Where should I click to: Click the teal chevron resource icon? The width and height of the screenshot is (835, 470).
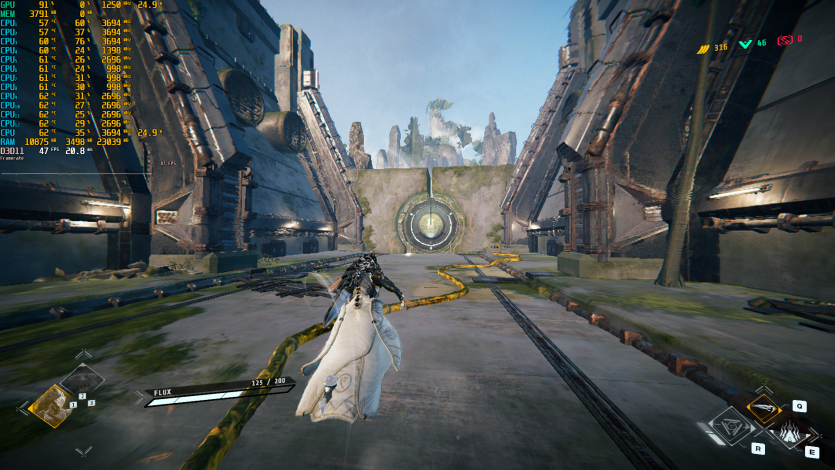[x=746, y=43]
